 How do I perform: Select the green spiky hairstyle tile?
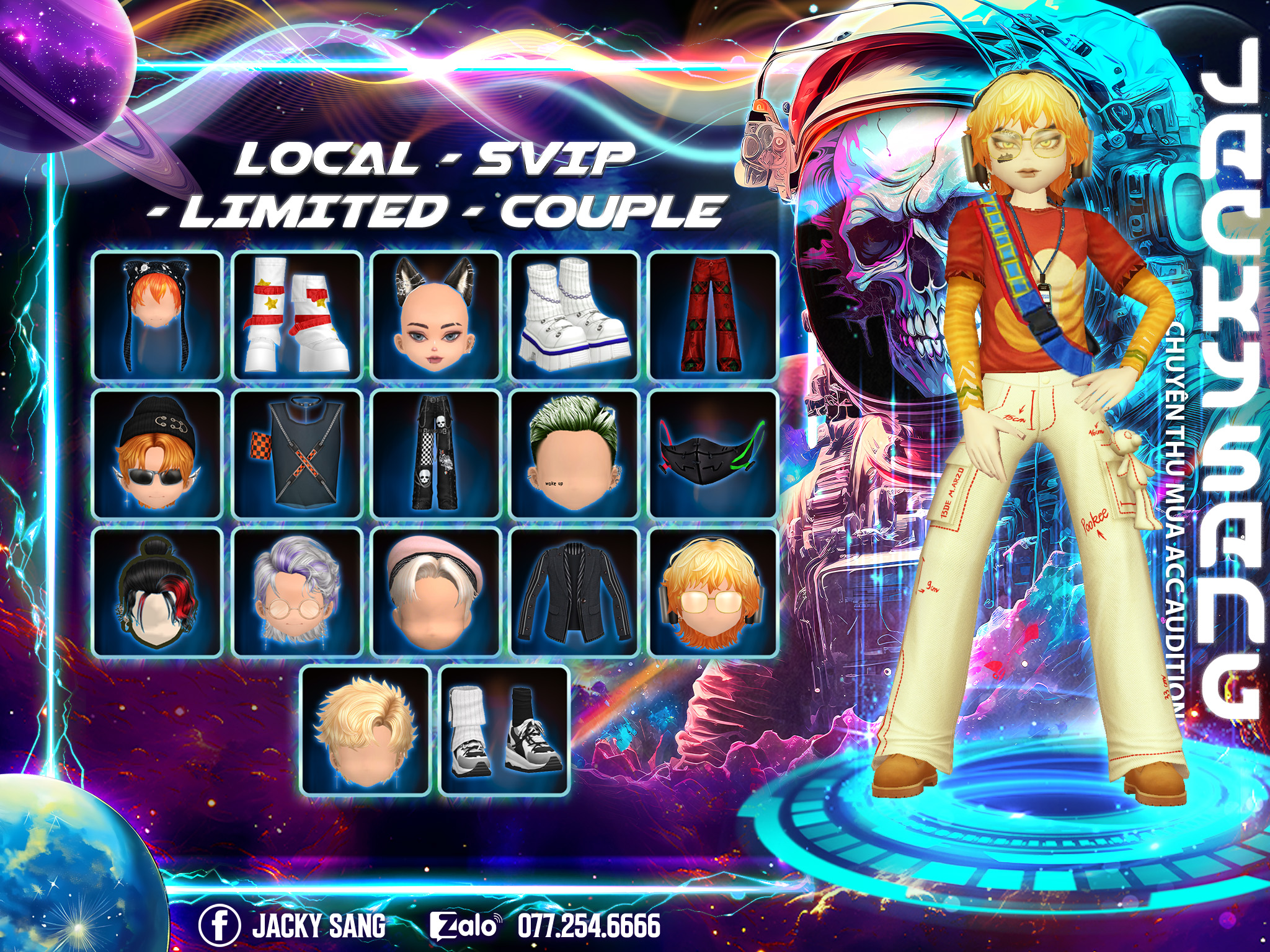[574, 454]
